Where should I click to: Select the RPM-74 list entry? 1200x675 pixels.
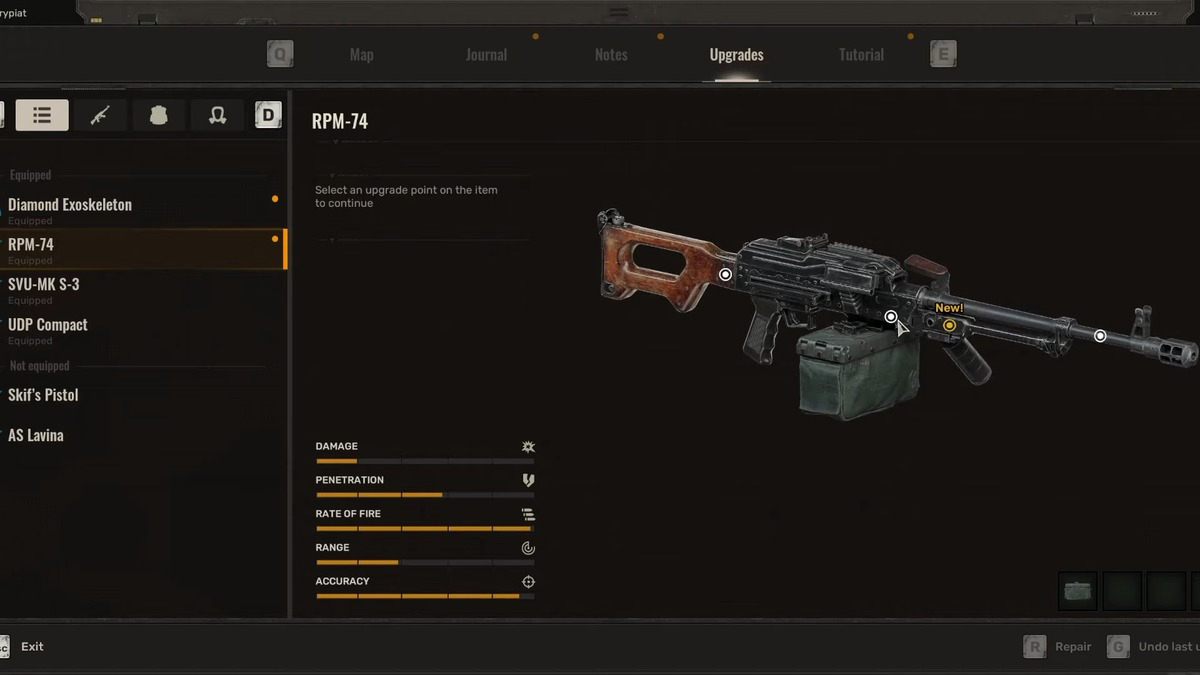pyautogui.click(x=31, y=245)
